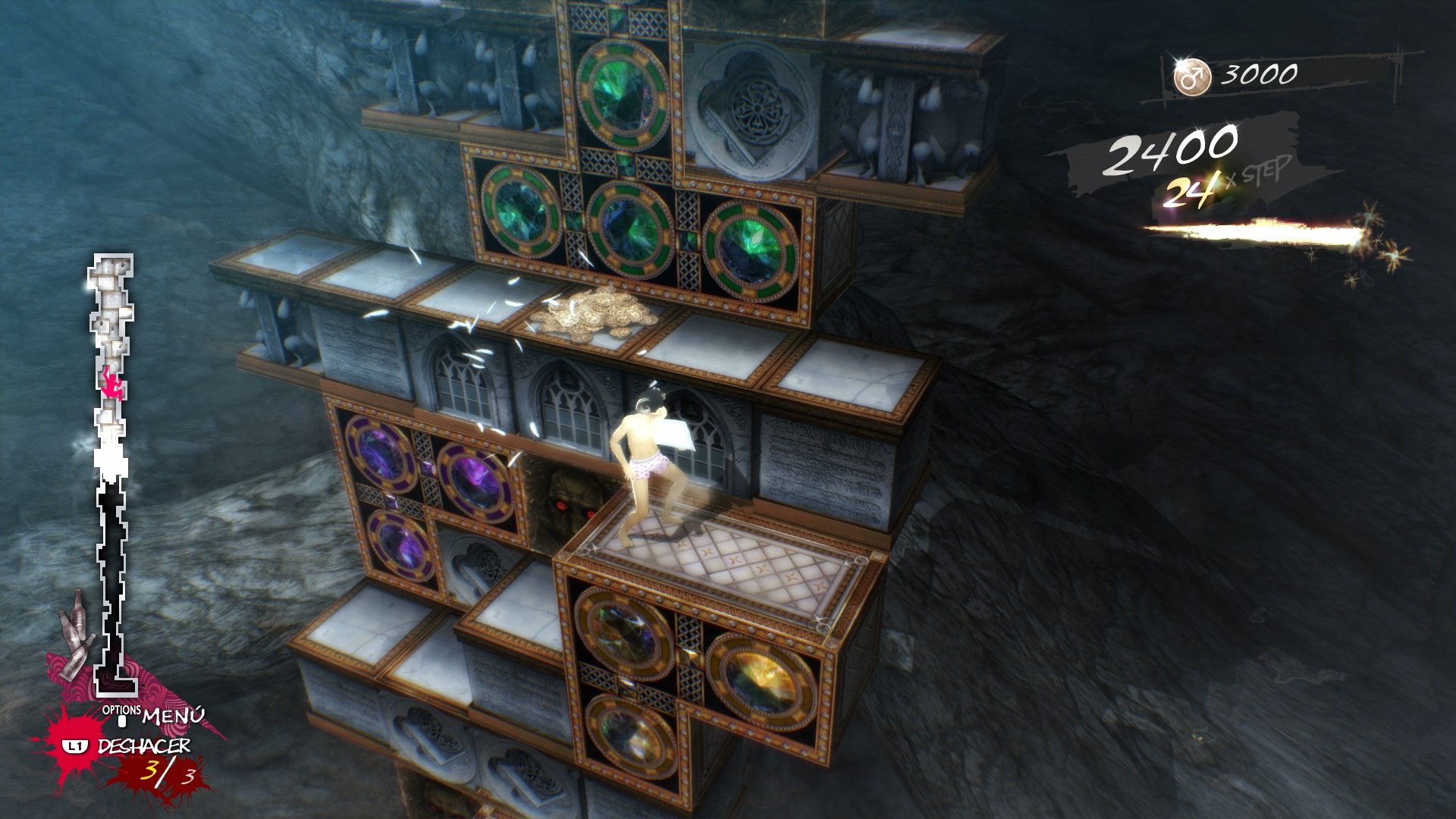Image resolution: width=1456 pixels, height=819 pixels.
Task: Click the bottles item icon
Action: click(77, 632)
